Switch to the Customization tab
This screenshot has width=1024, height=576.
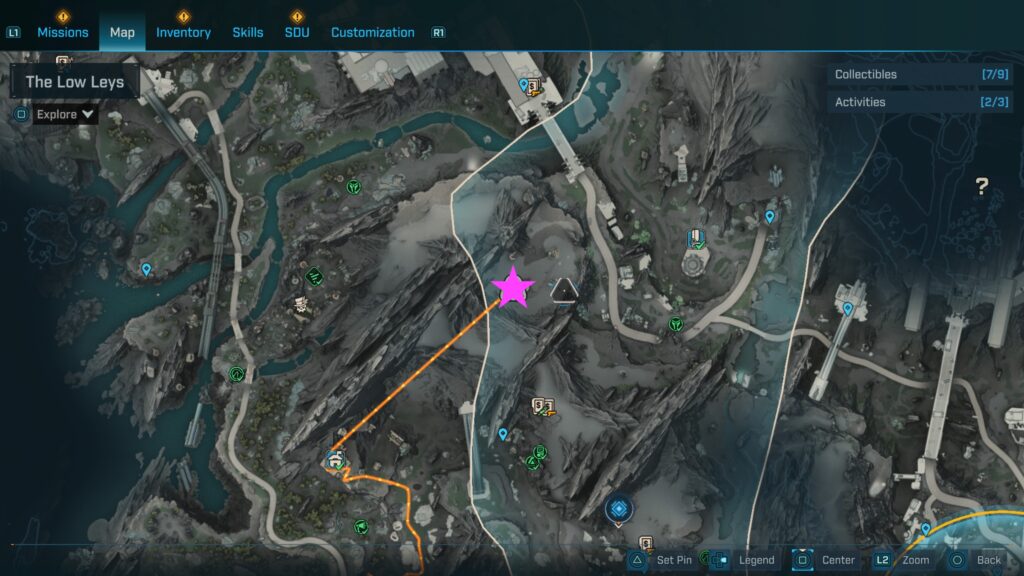click(372, 32)
